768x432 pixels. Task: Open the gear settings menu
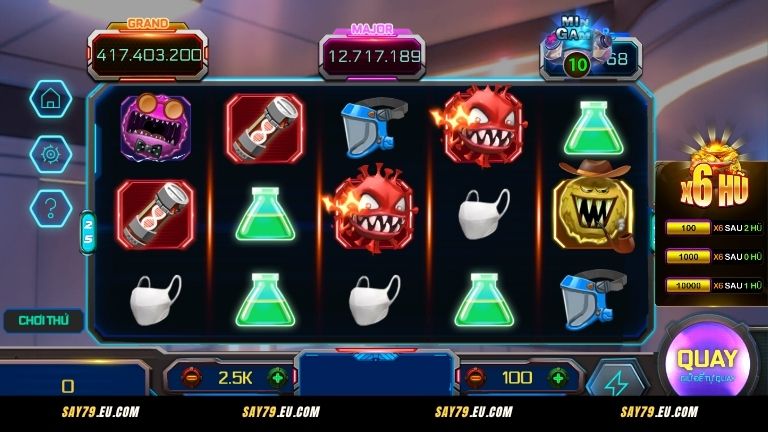click(48, 153)
